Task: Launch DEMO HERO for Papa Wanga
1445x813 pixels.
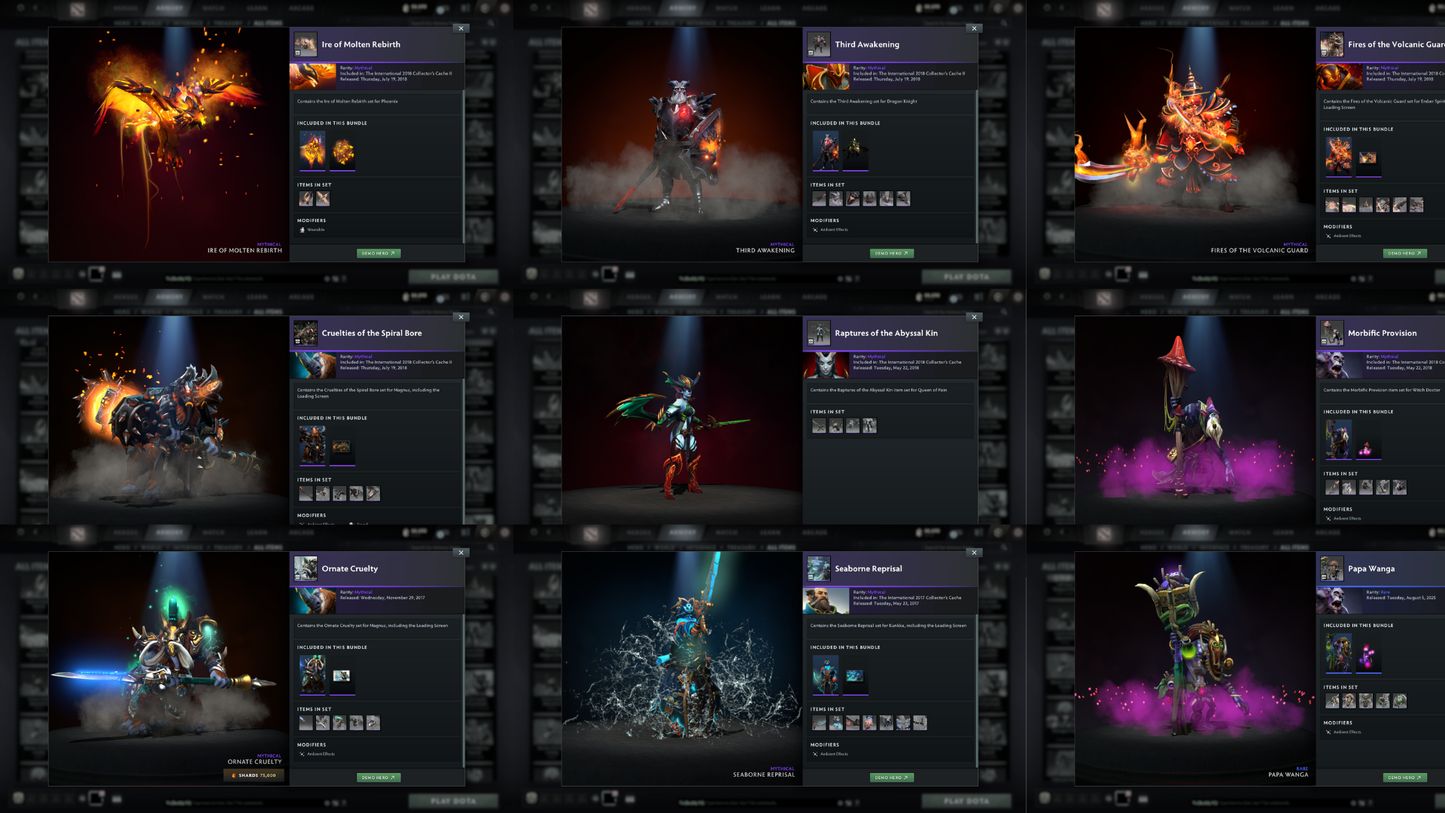Action: [1405, 777]
